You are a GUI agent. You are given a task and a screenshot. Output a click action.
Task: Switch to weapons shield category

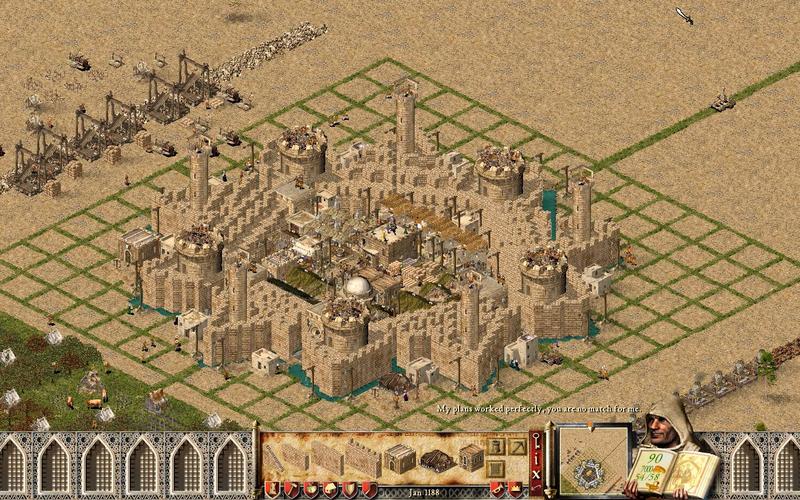coord(348,488)
